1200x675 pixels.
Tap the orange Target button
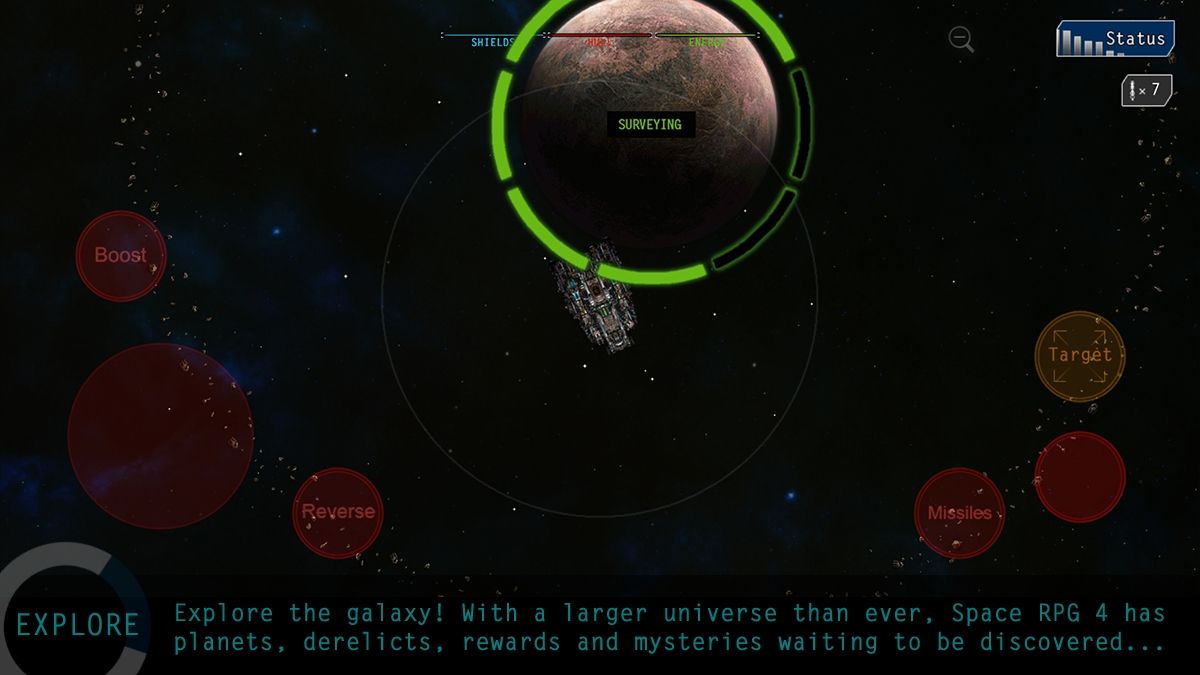[1080, 356]
